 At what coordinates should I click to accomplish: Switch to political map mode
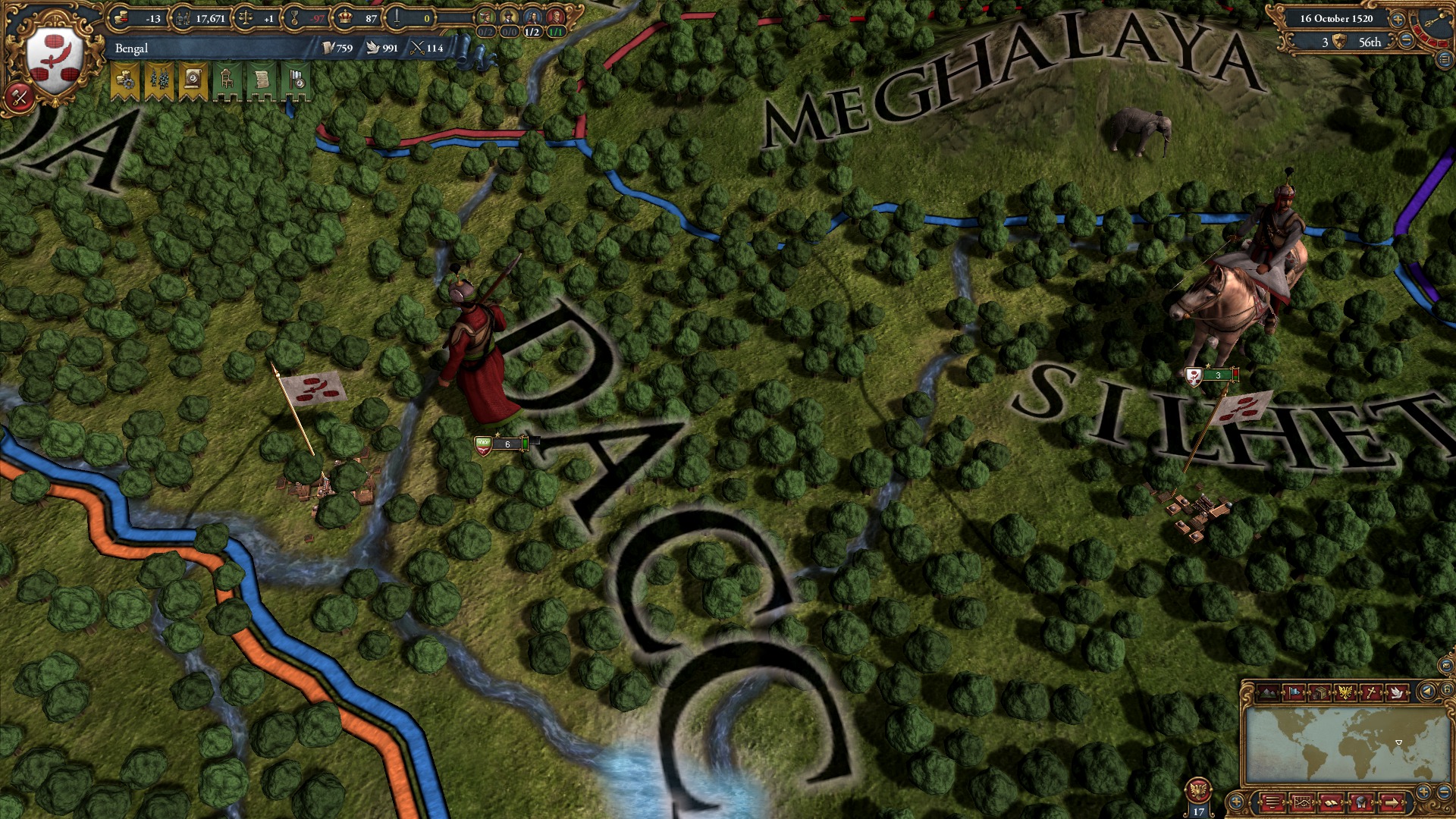[x=1295, y=692]
